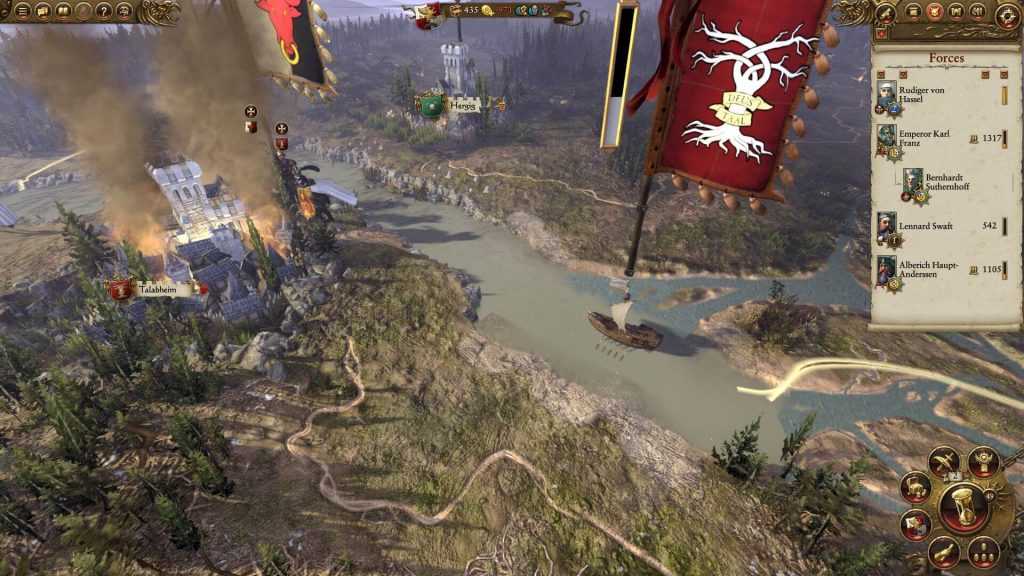Open the four-pawns button
1024x576 pixels.
pos(985,551)
